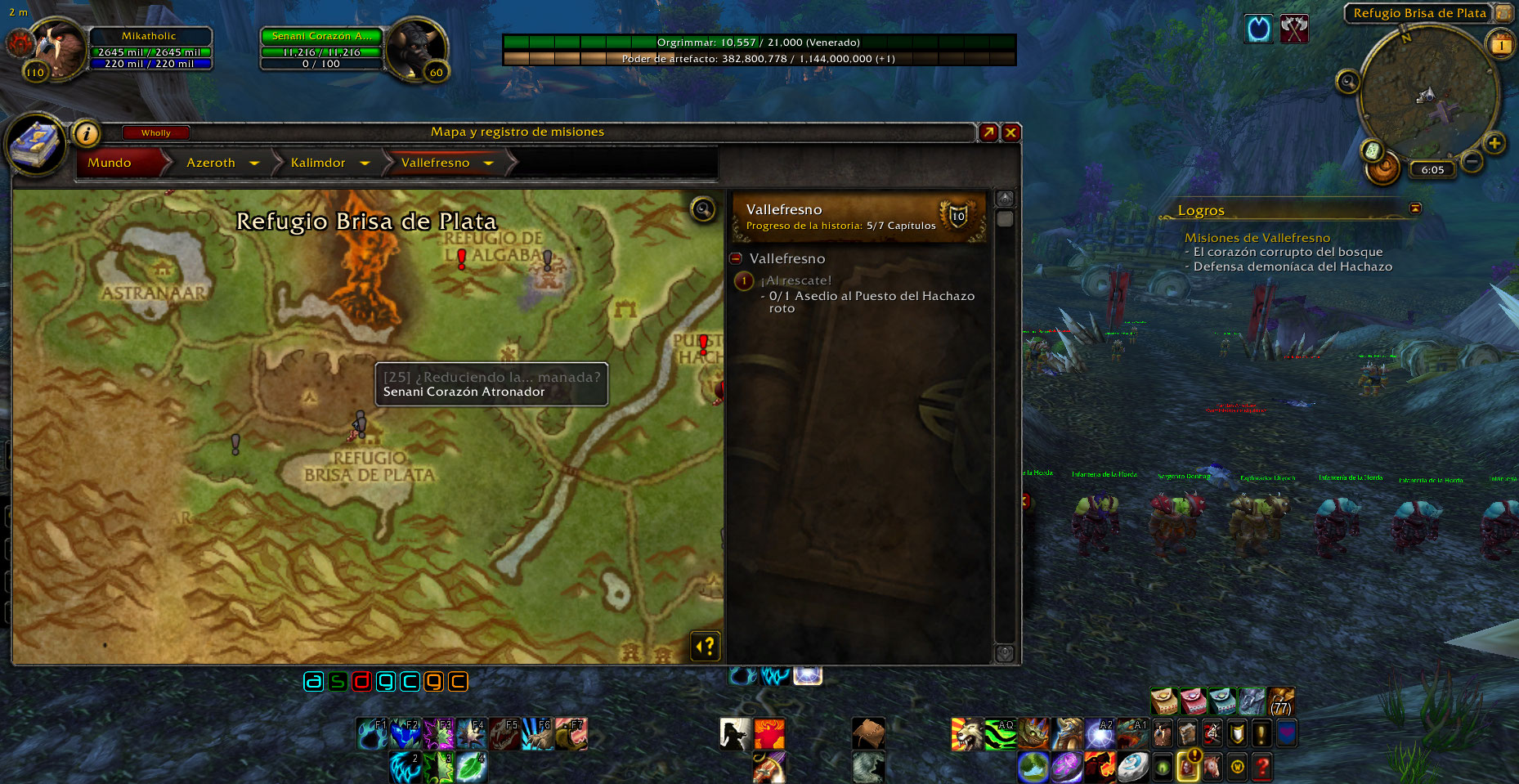Viewport: 1519px width, 784px height.
Task: Open the minimap tracking magnifier
Action: point(1347,82)
